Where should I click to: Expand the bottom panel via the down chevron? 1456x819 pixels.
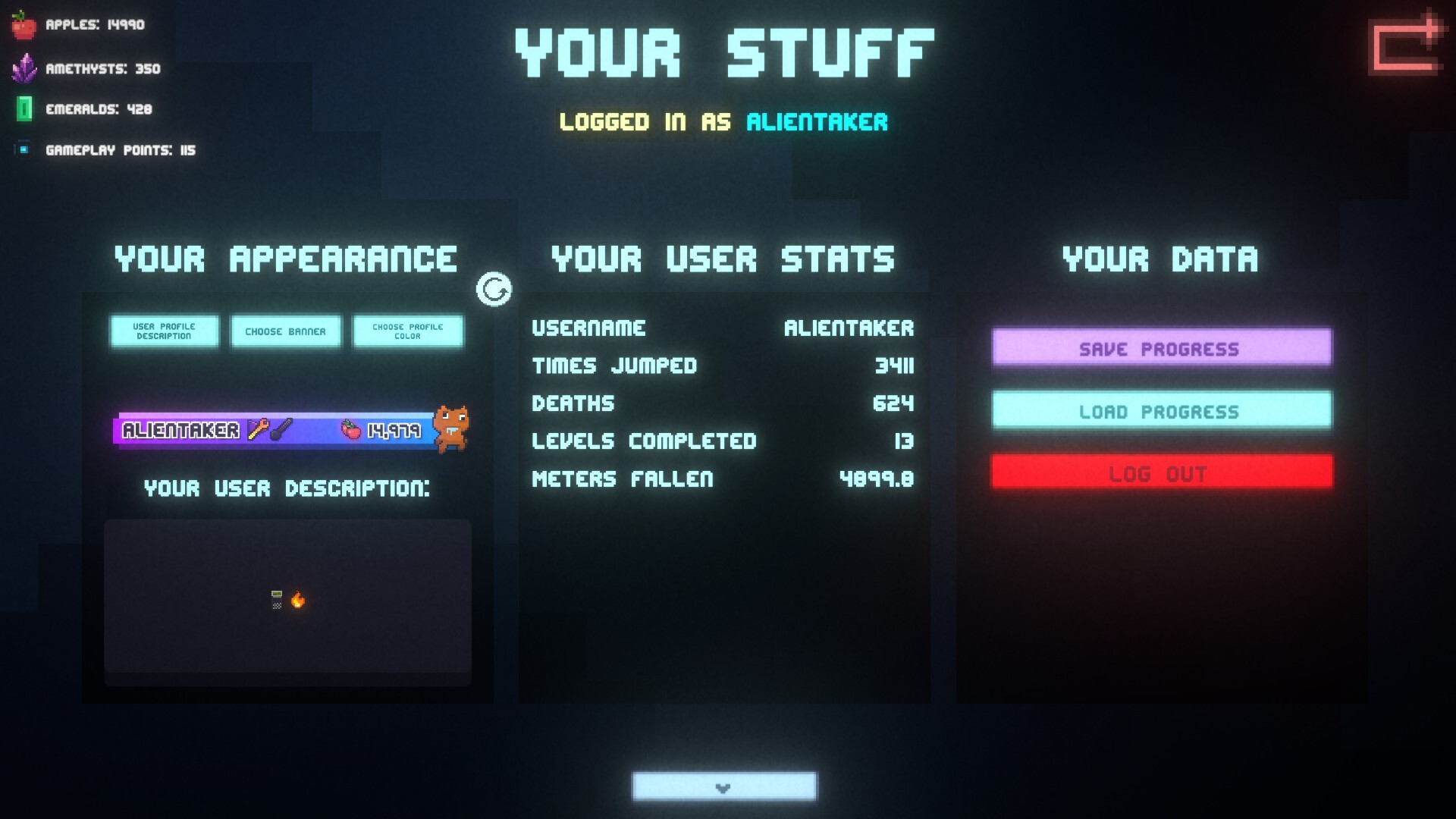coord(723,786)
